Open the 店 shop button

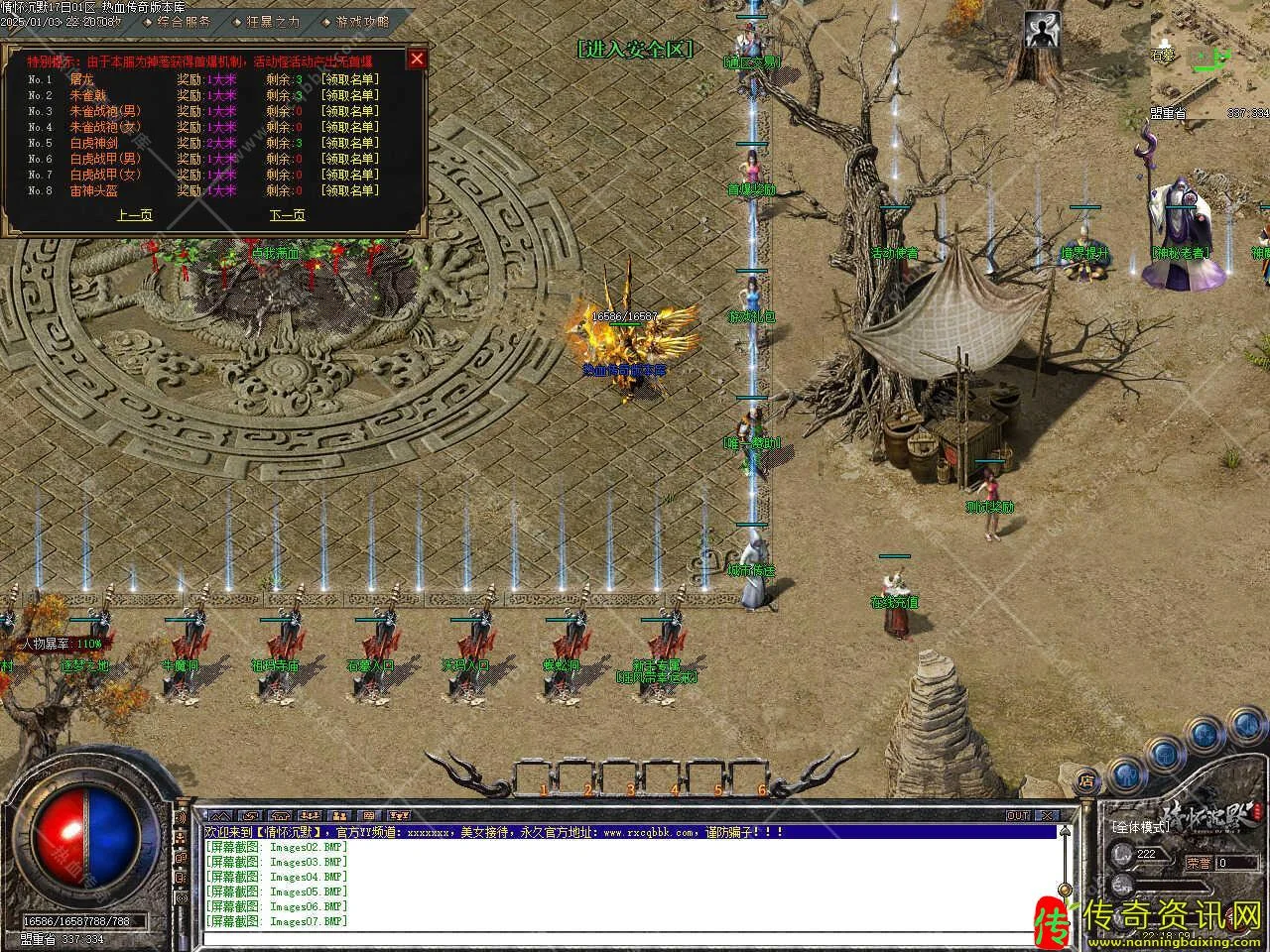pyautogui.click(x=1088, y=779)
